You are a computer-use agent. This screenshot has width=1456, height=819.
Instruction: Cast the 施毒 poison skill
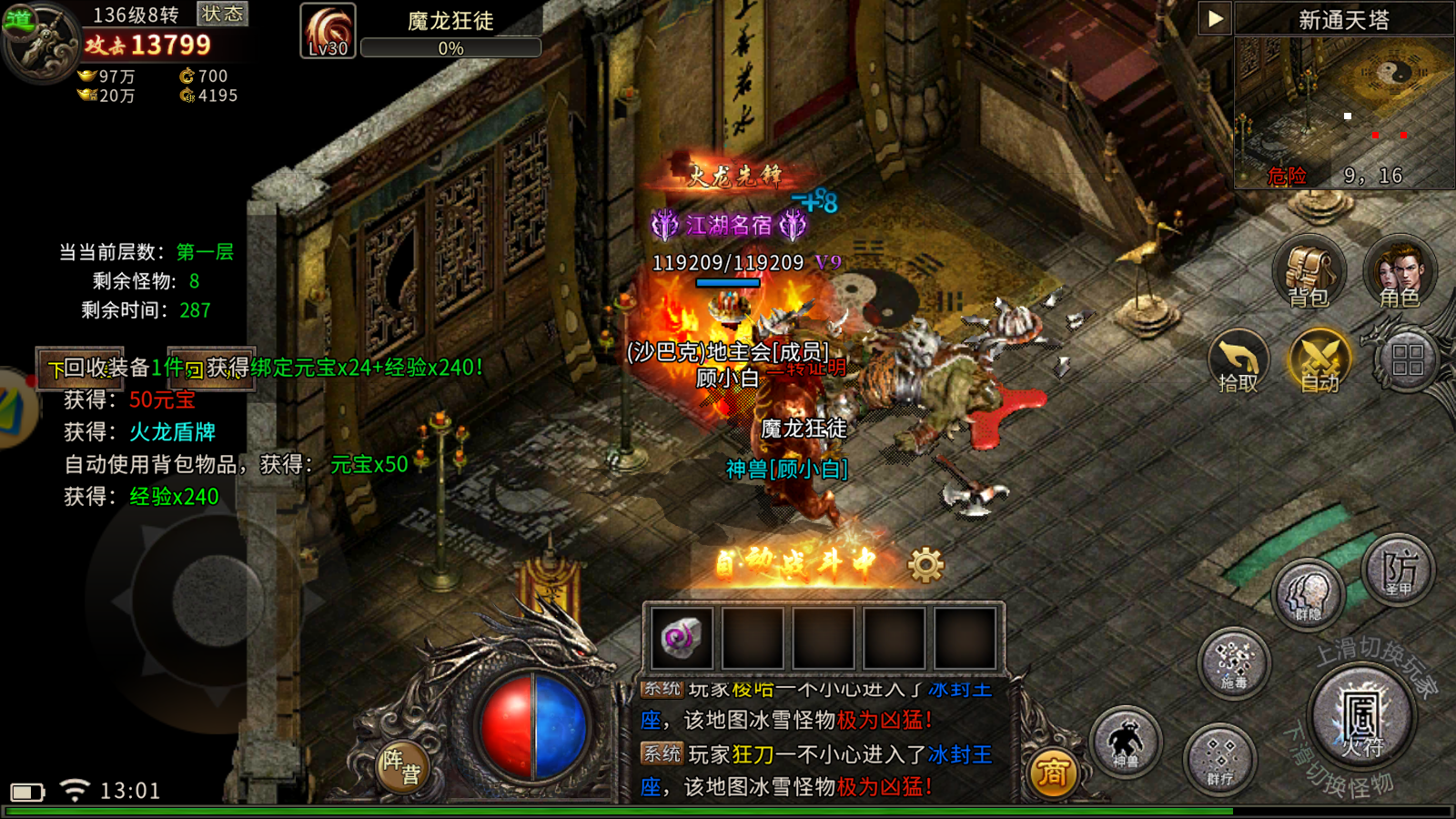pos(1234,663)
